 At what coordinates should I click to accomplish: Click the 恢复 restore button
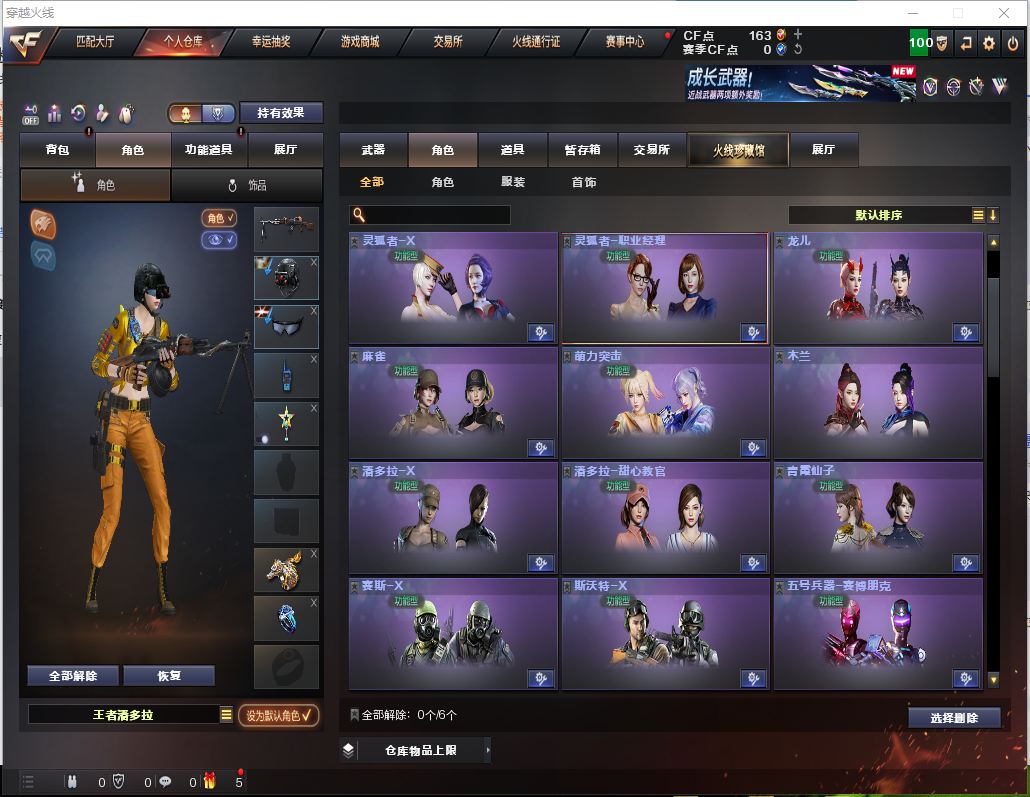tap(169, 676)
